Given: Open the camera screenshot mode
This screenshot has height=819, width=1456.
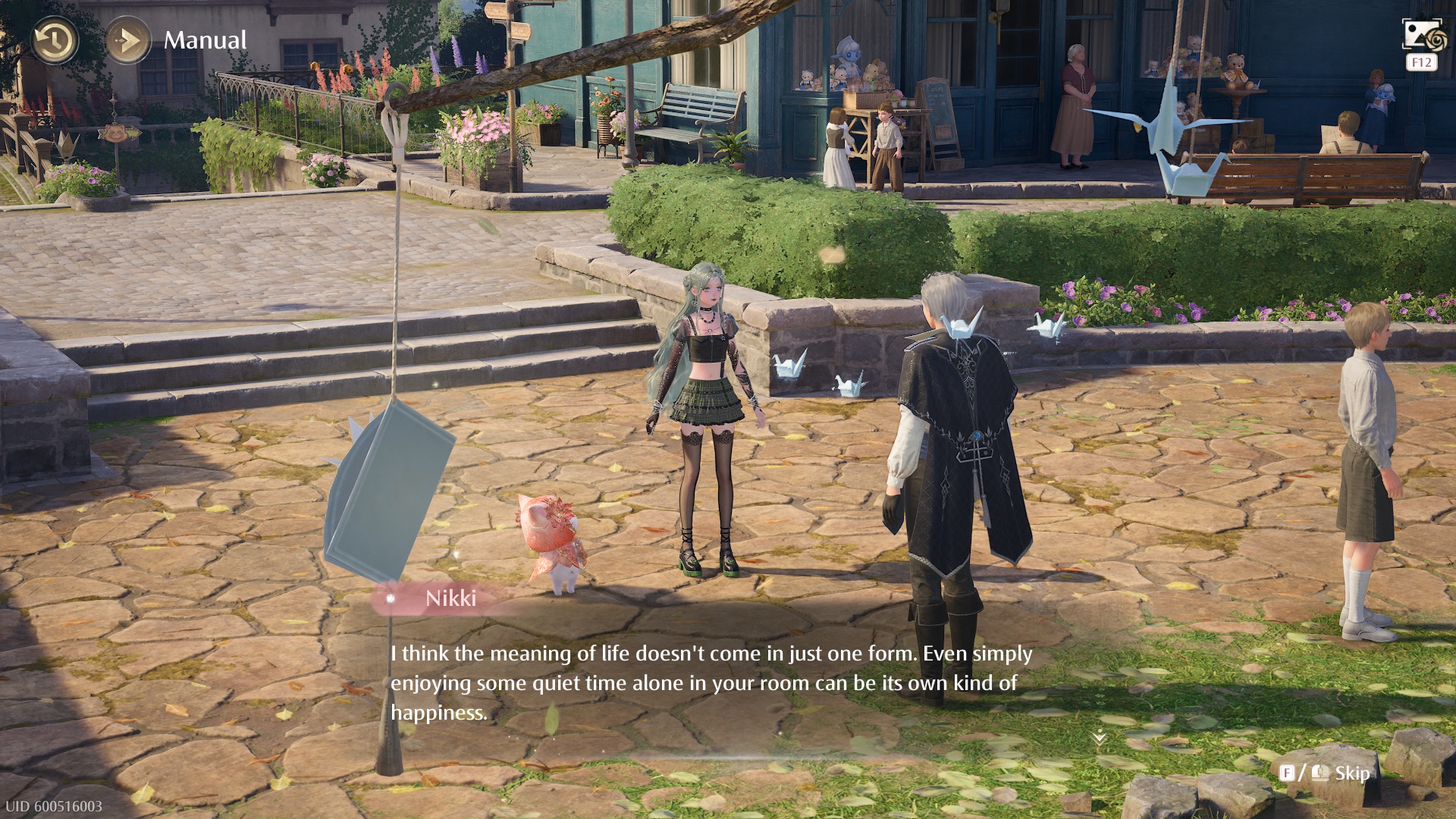Looking at the screenshot, I should pos(1420,36).
